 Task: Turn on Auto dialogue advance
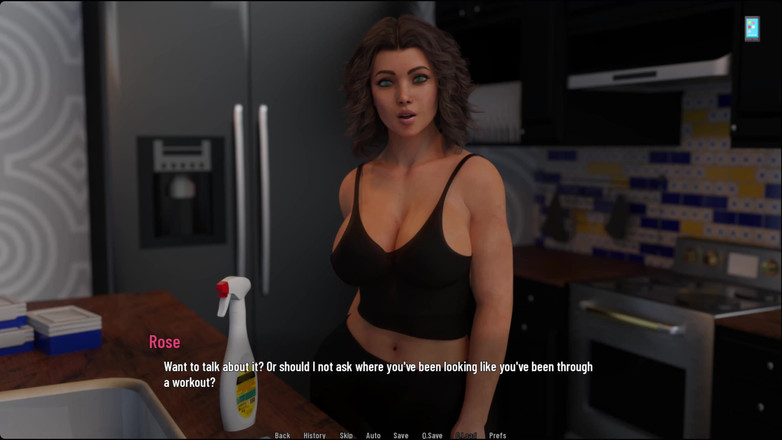pos(373,435)
